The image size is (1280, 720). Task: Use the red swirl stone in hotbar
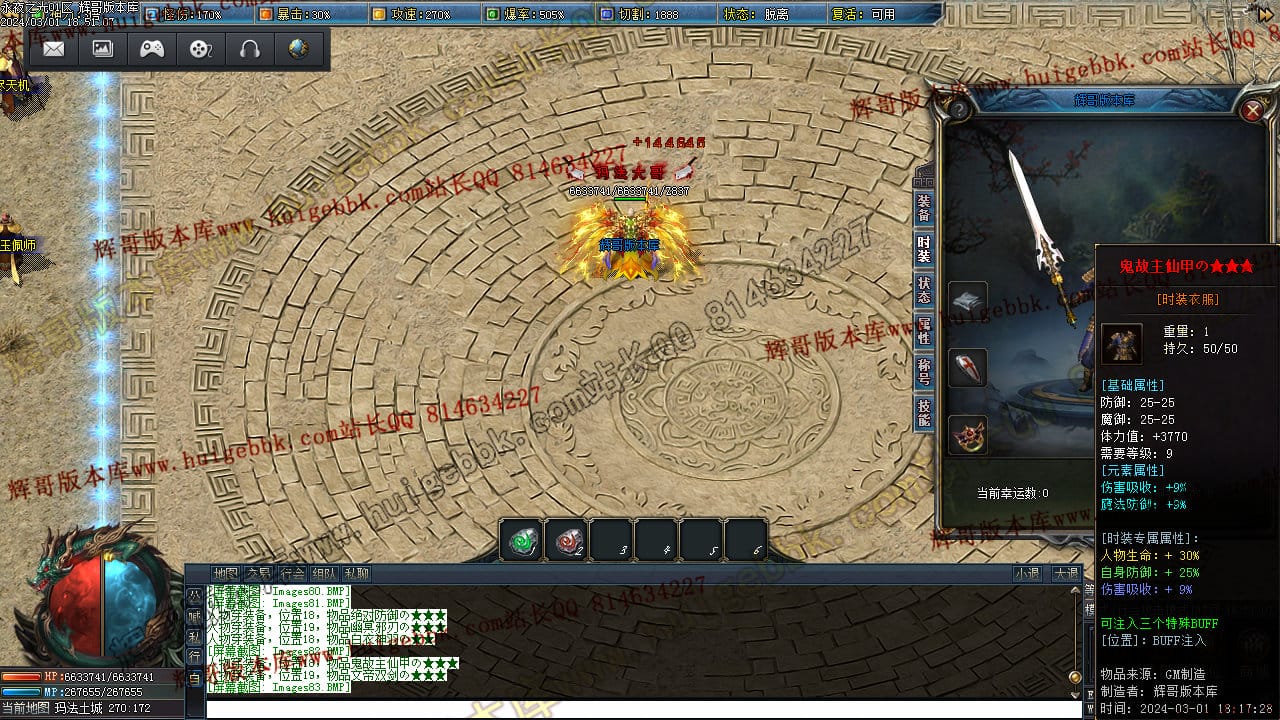(x=567, y=541)
